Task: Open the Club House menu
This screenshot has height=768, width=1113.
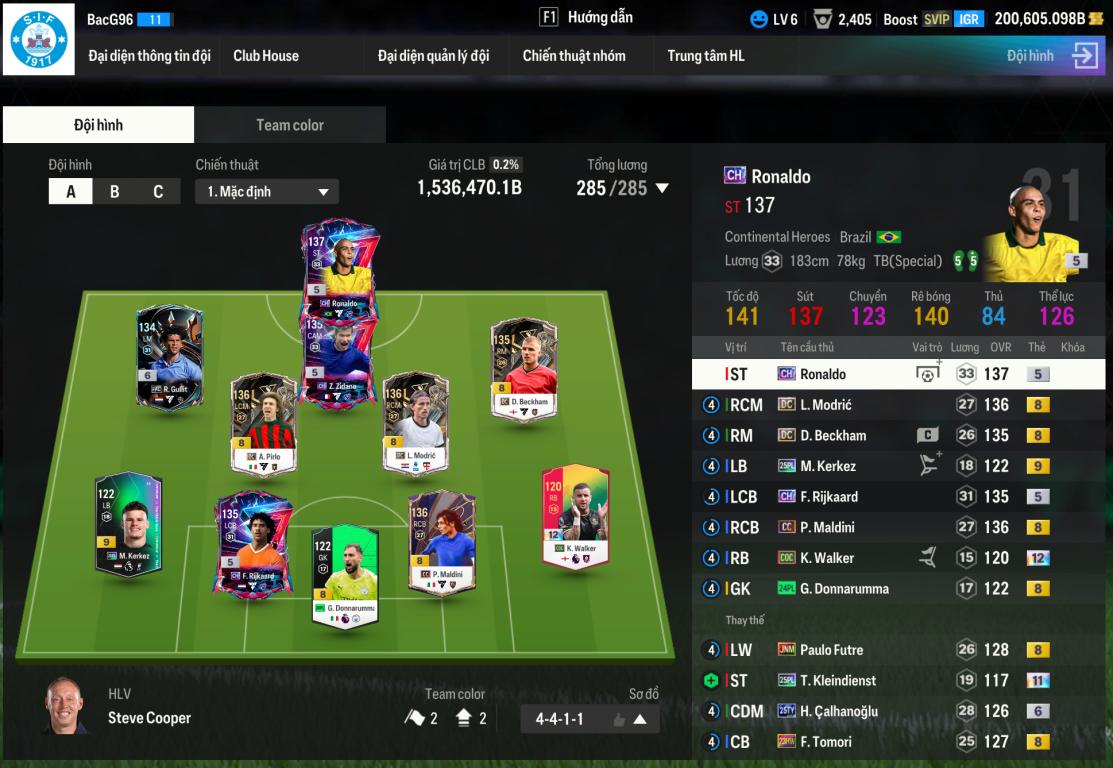Action: (x=266, y=56)
